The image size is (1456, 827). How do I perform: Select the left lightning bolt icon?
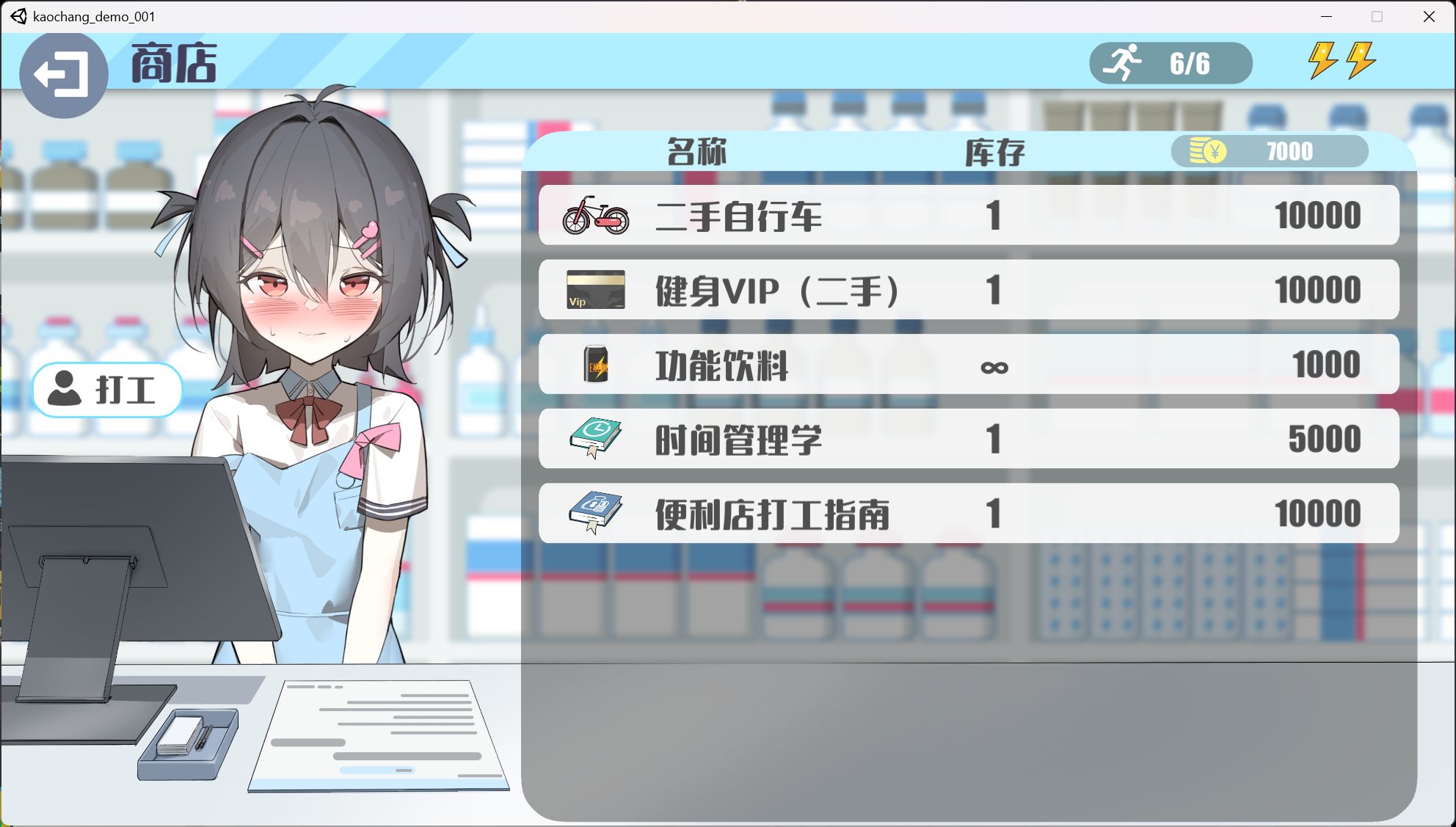1325,62
